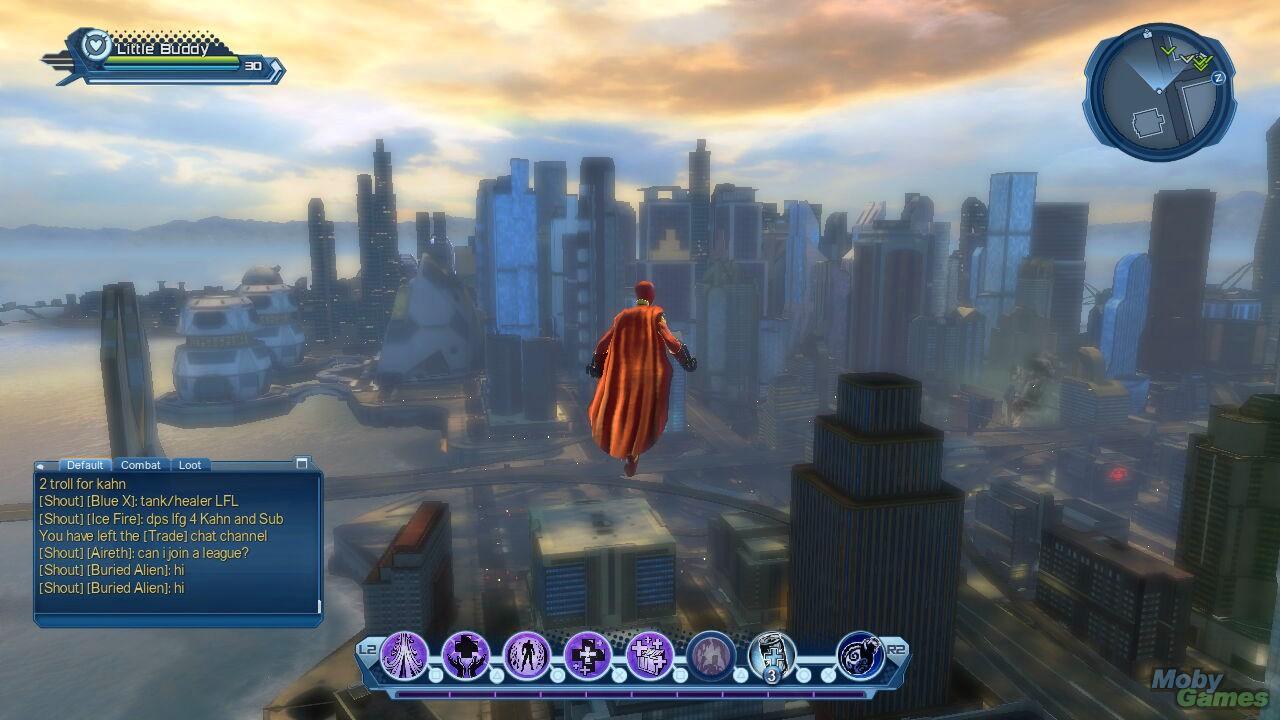
Task: Click the R2 shoulder button label
Action: pyautogui.click(x=897, y=650)
